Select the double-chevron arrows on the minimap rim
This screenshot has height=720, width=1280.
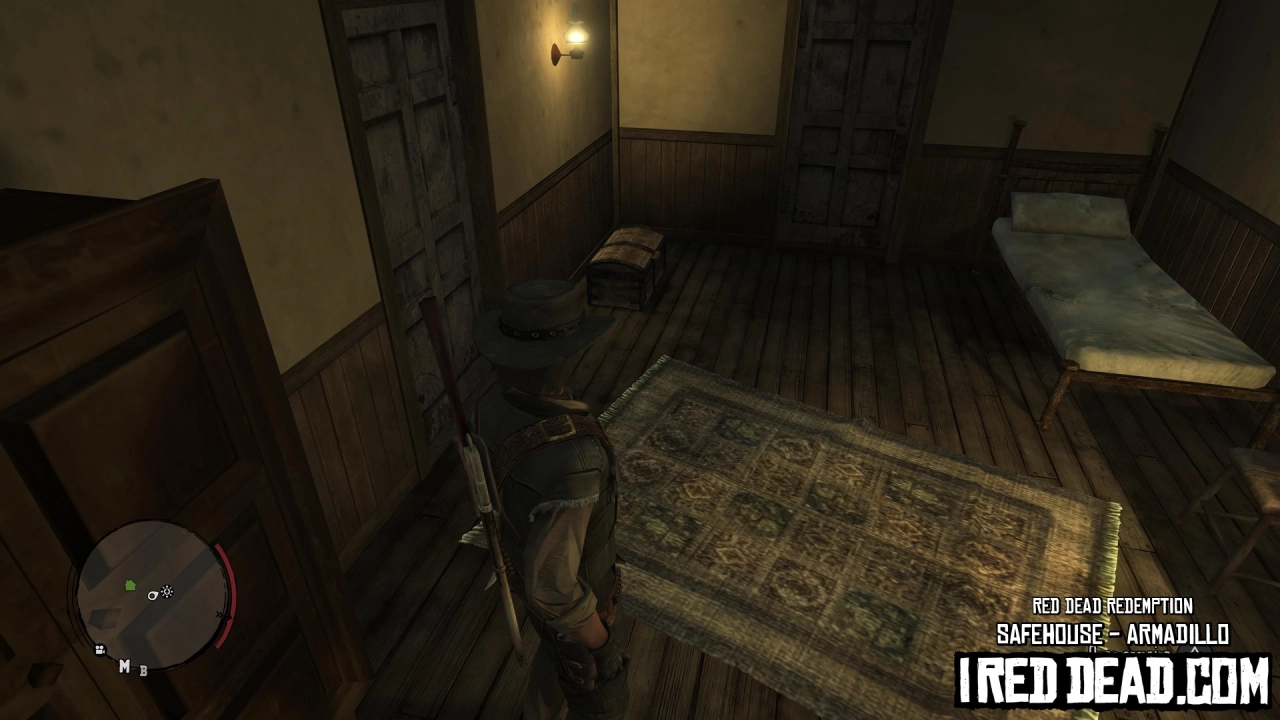(221, 616)
